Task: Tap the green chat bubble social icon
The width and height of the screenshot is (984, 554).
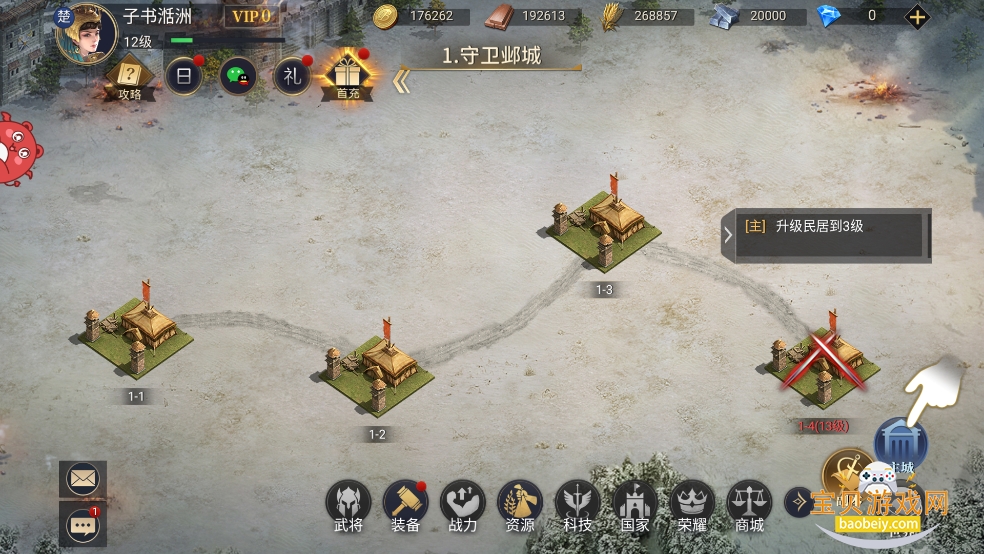Action: click(x=238, y=77)
